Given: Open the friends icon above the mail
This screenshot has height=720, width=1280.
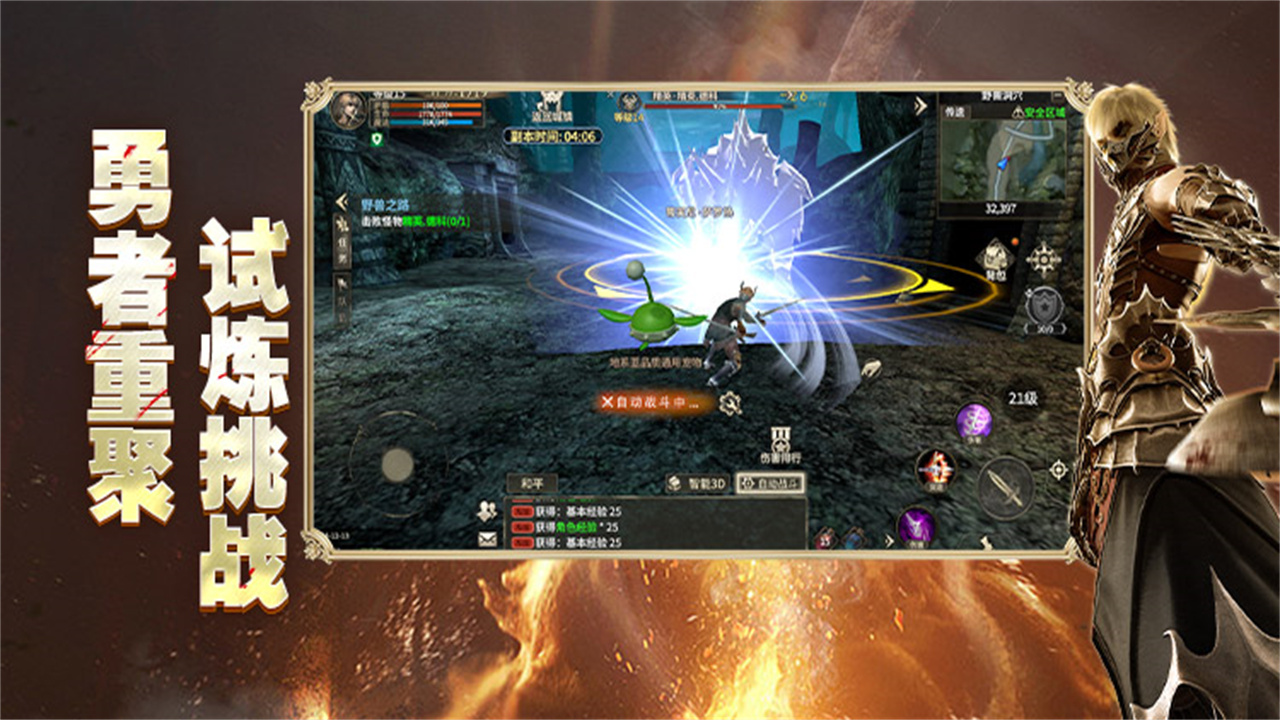Looking at the screenshot, I should (487, 510).
